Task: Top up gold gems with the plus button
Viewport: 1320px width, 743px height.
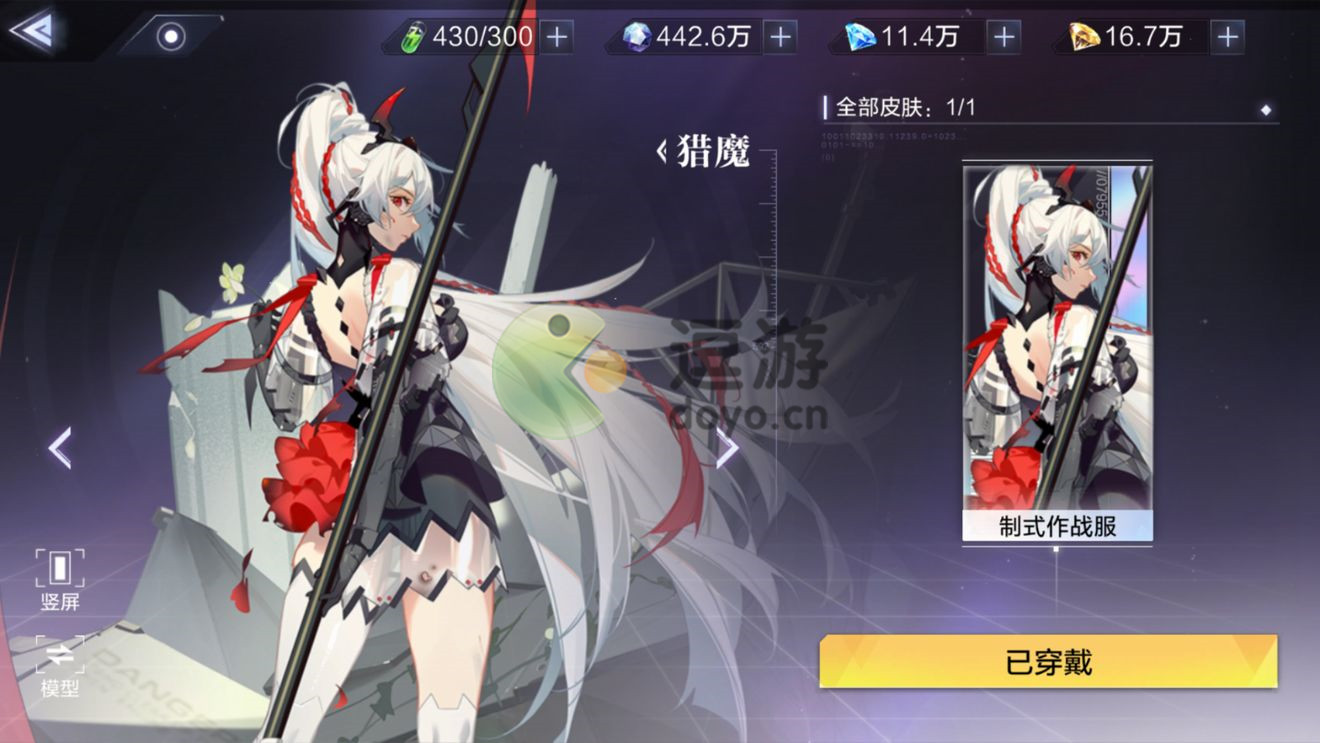Action: coord(1227,38)
